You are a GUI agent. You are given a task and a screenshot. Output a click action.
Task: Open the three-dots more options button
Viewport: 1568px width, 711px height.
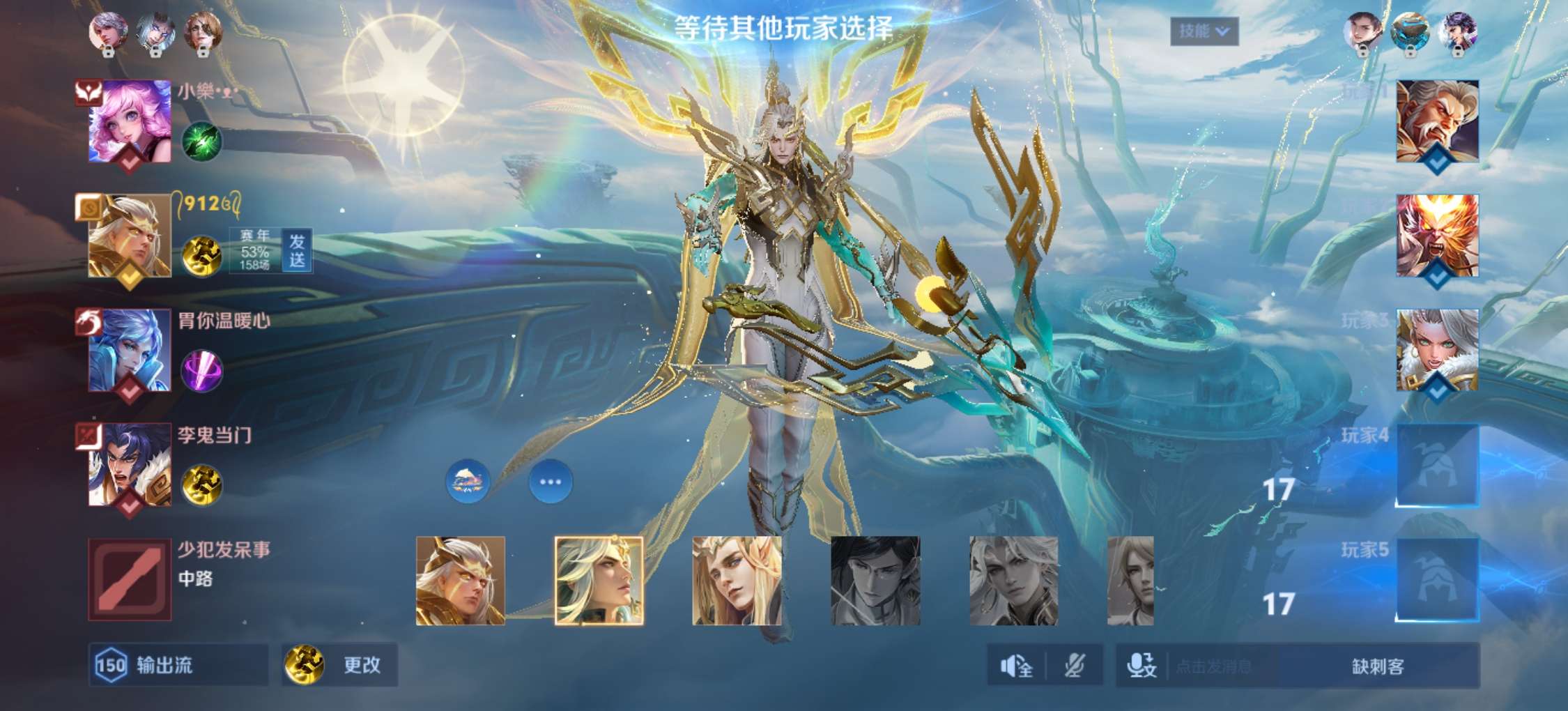click(x=551, y=482)
